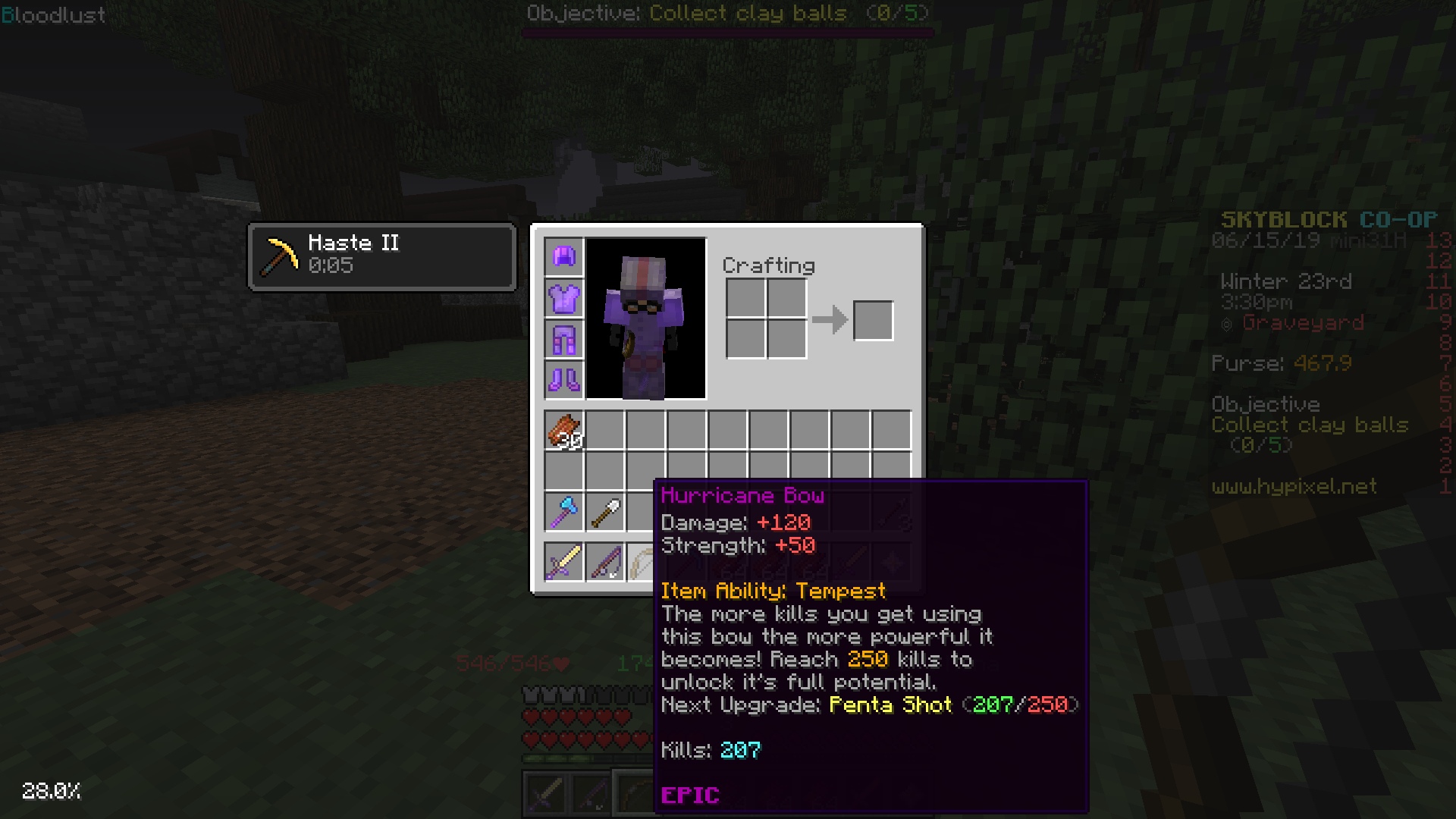
Task: Select the iron shovel in the inventory
Action: pos(606,510)
